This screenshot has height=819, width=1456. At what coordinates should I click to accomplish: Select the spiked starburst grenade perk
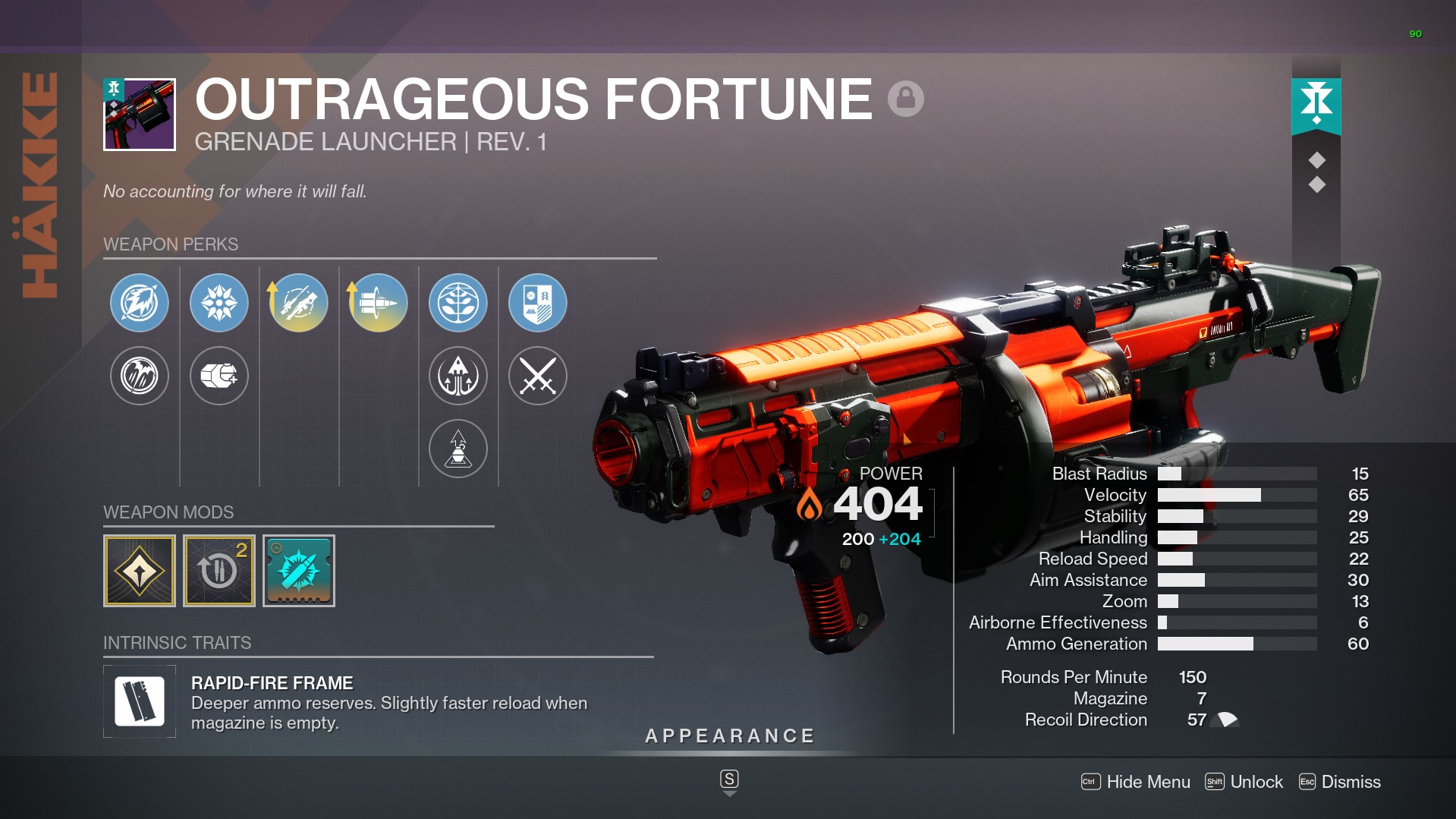[x=219, y=303]
